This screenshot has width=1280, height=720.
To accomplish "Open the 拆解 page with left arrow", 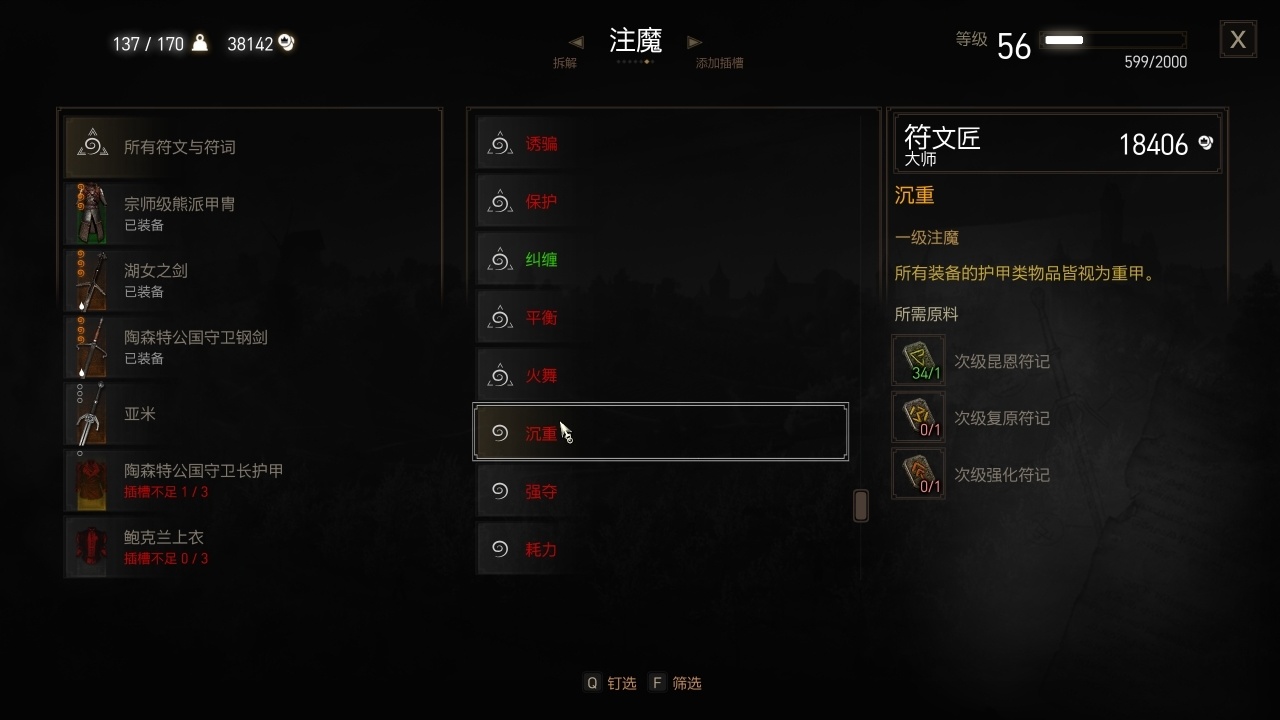I will point(576,42).
